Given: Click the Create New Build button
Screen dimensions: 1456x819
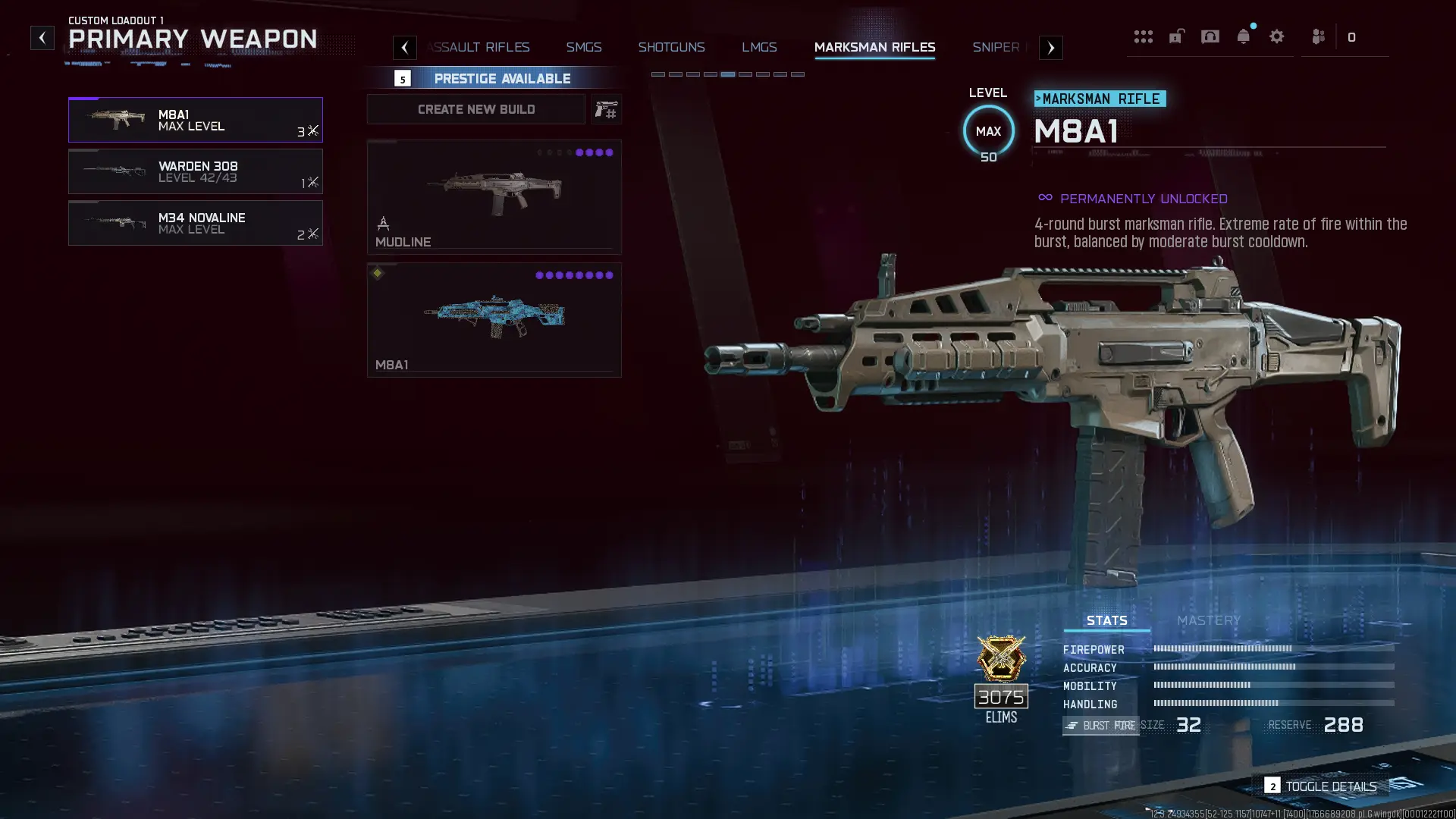Looking at the screenshot, I should pos(475,109).
